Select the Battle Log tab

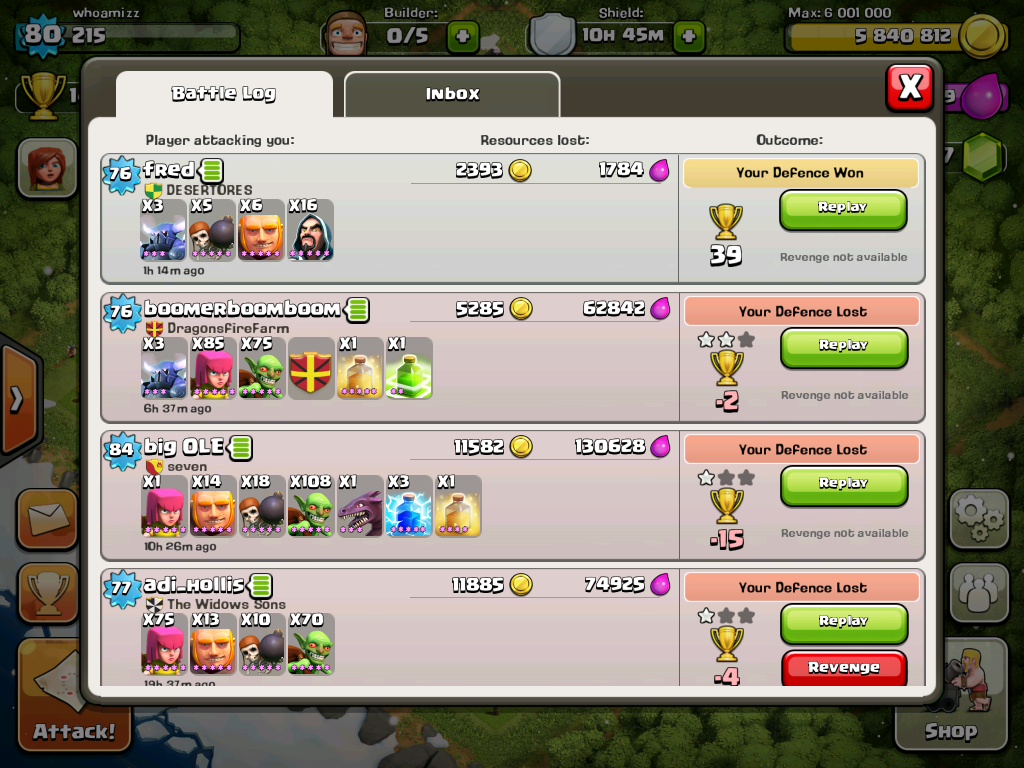point(224,94)
